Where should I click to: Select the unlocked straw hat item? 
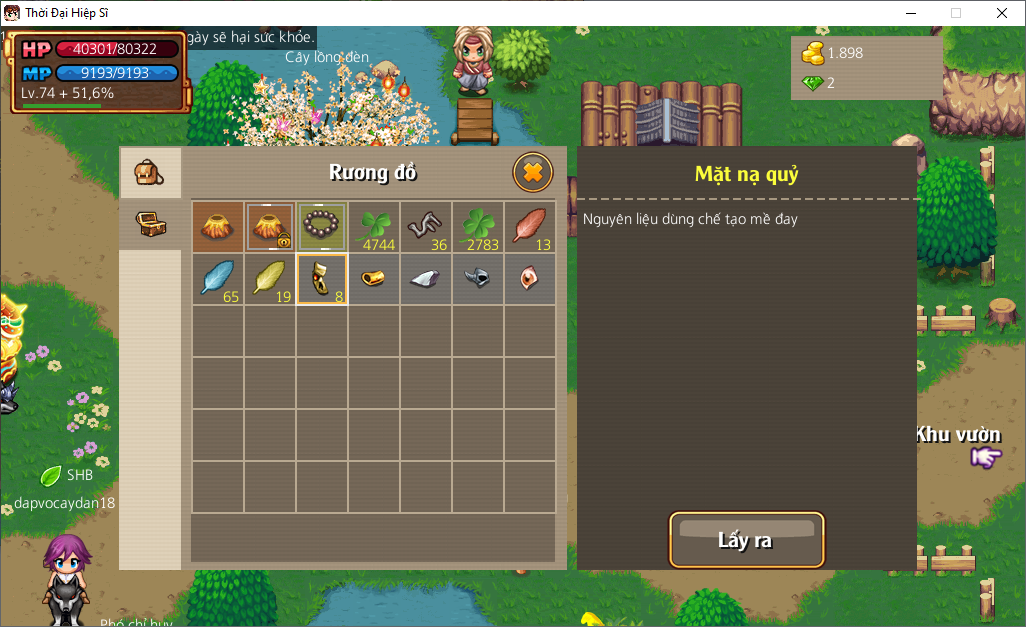tap(218, 226)
